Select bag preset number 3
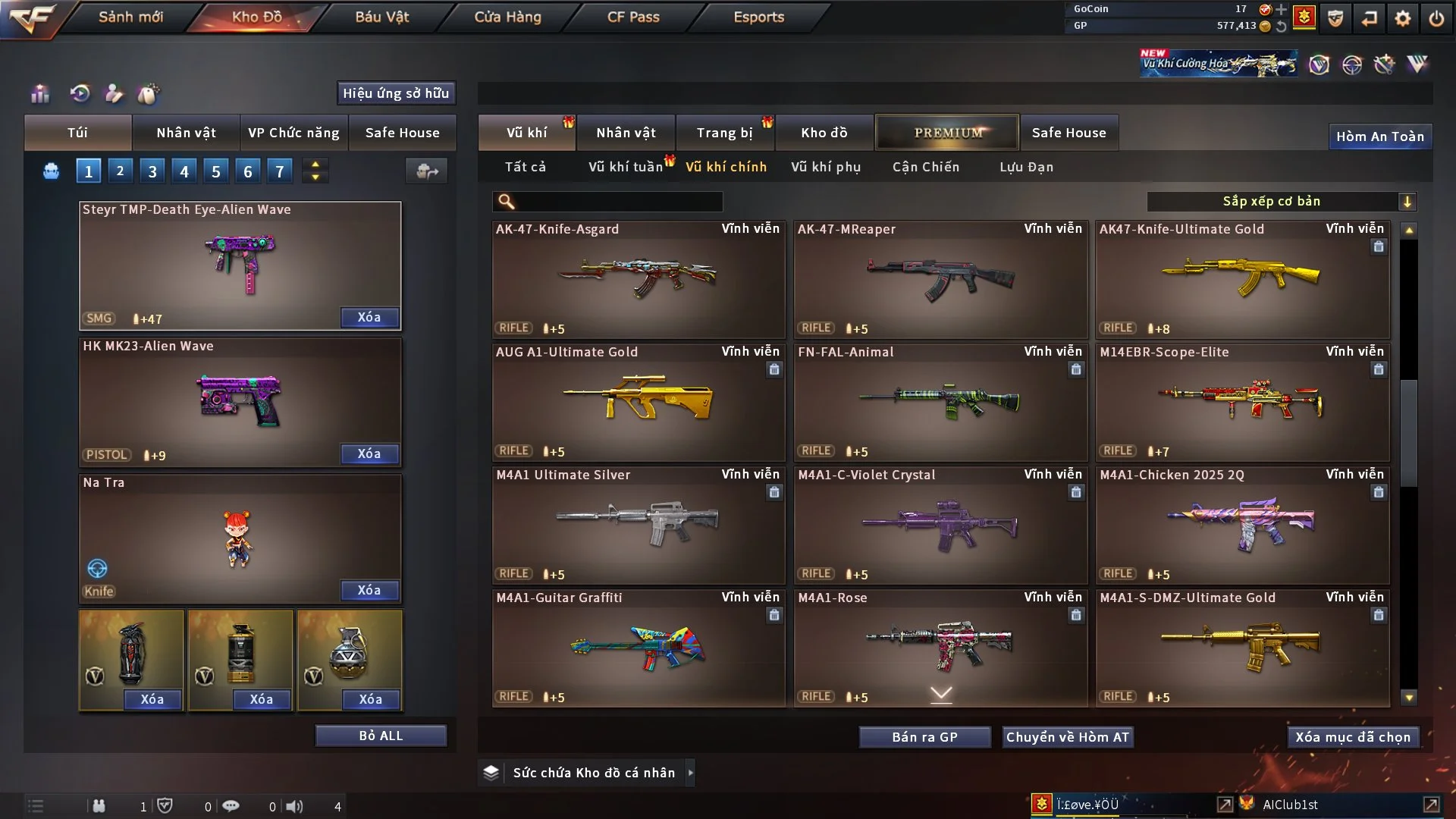 152,171
